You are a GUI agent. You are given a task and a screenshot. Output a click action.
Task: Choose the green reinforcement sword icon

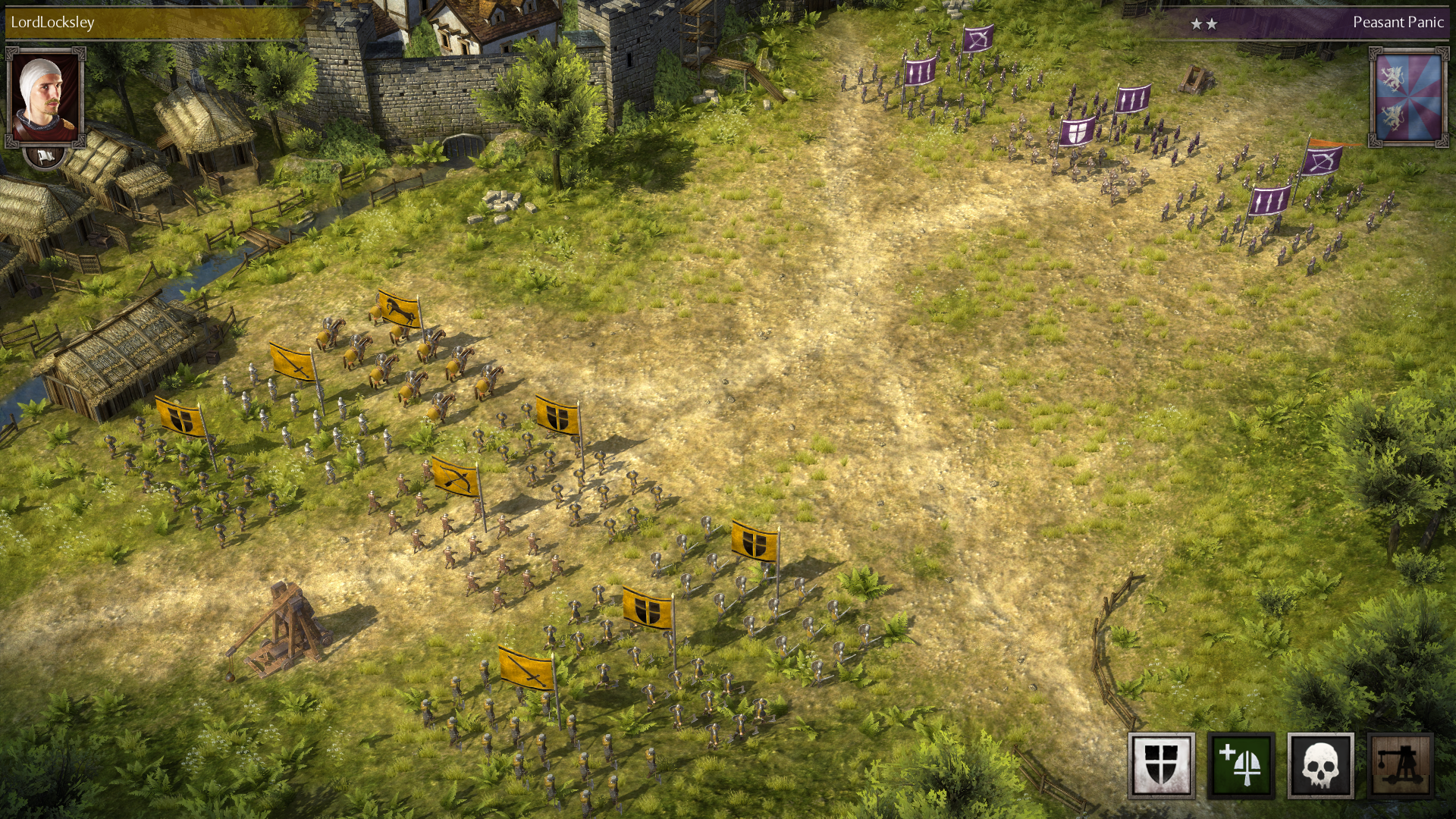[1241, 765]
